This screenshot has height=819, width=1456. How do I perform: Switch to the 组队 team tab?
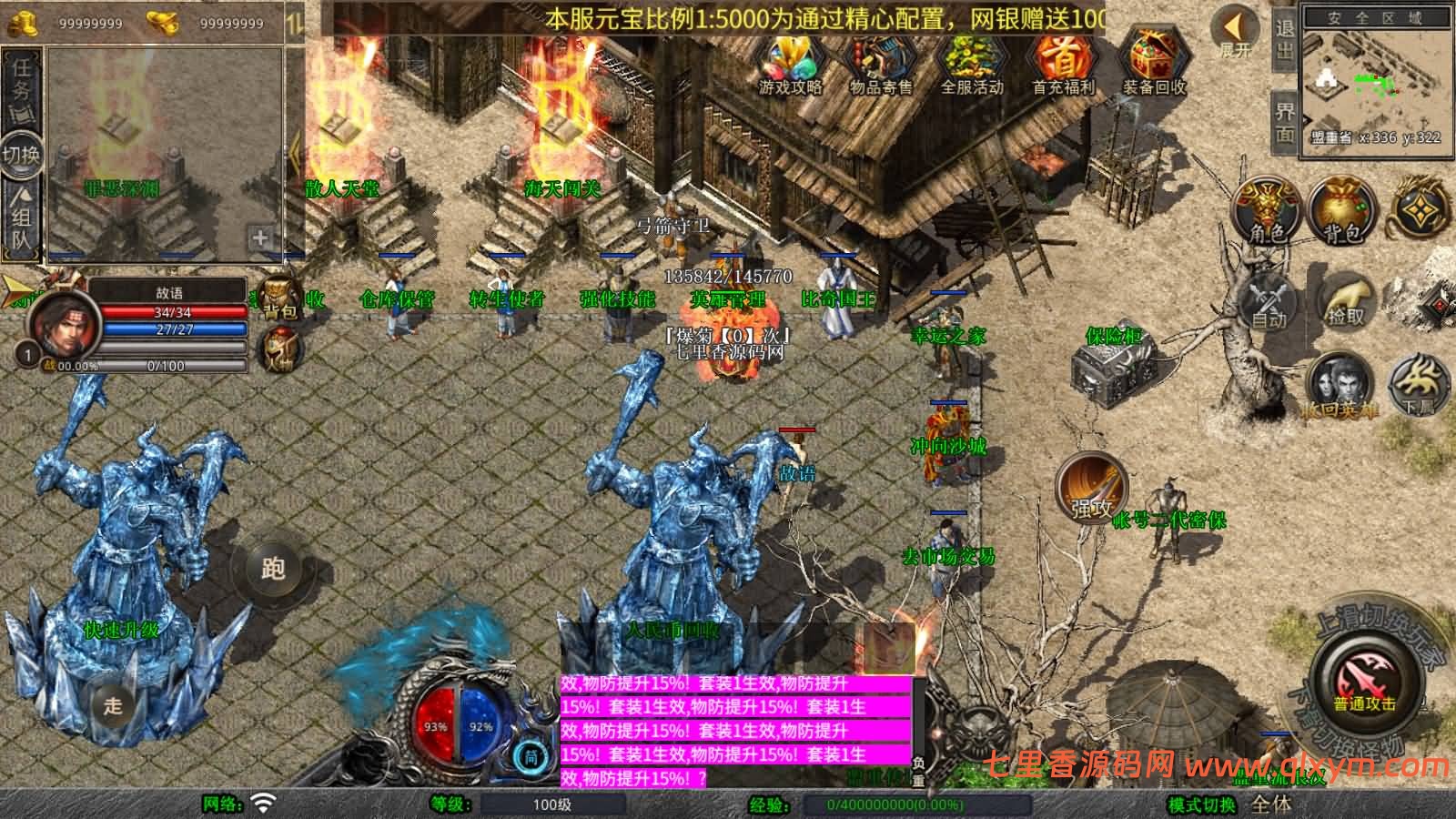(x=21, y=217)
